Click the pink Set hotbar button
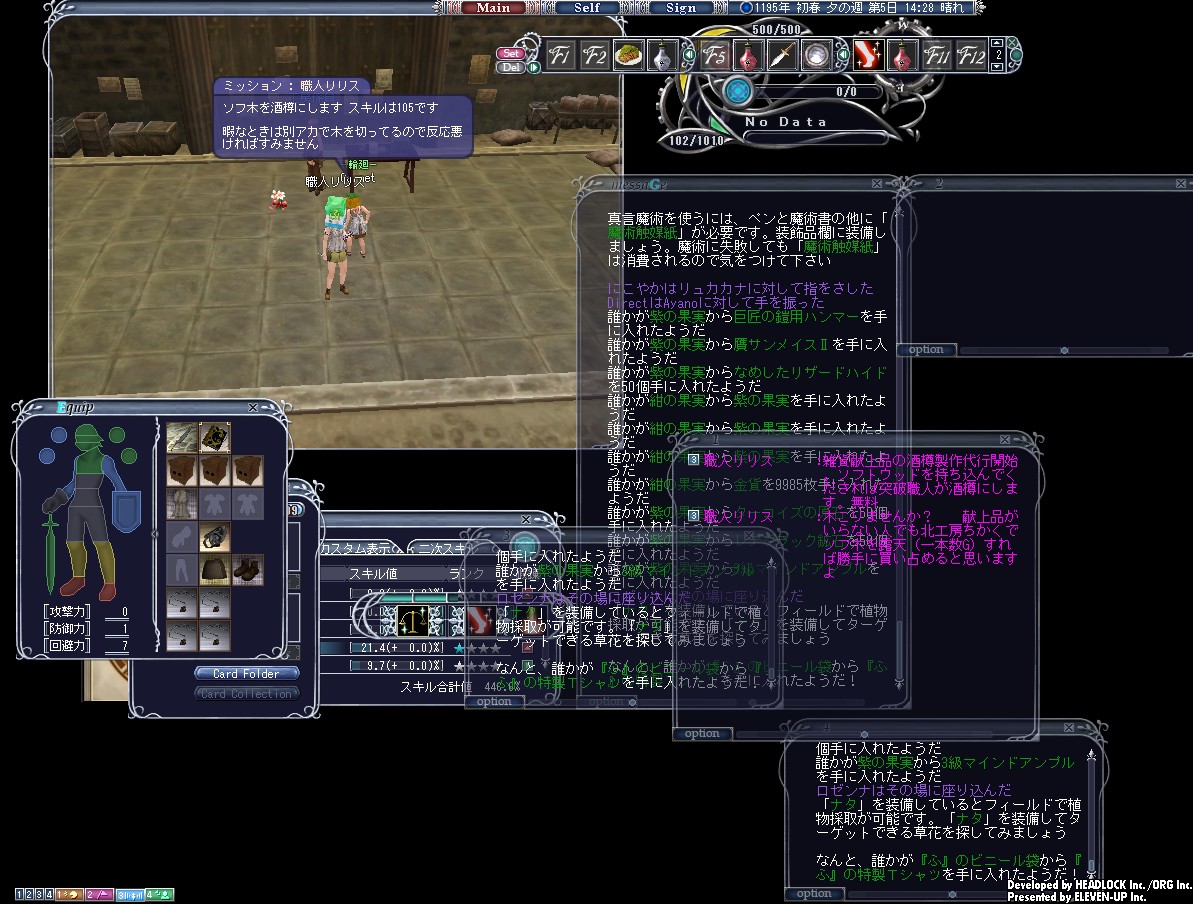 [511, 53]
